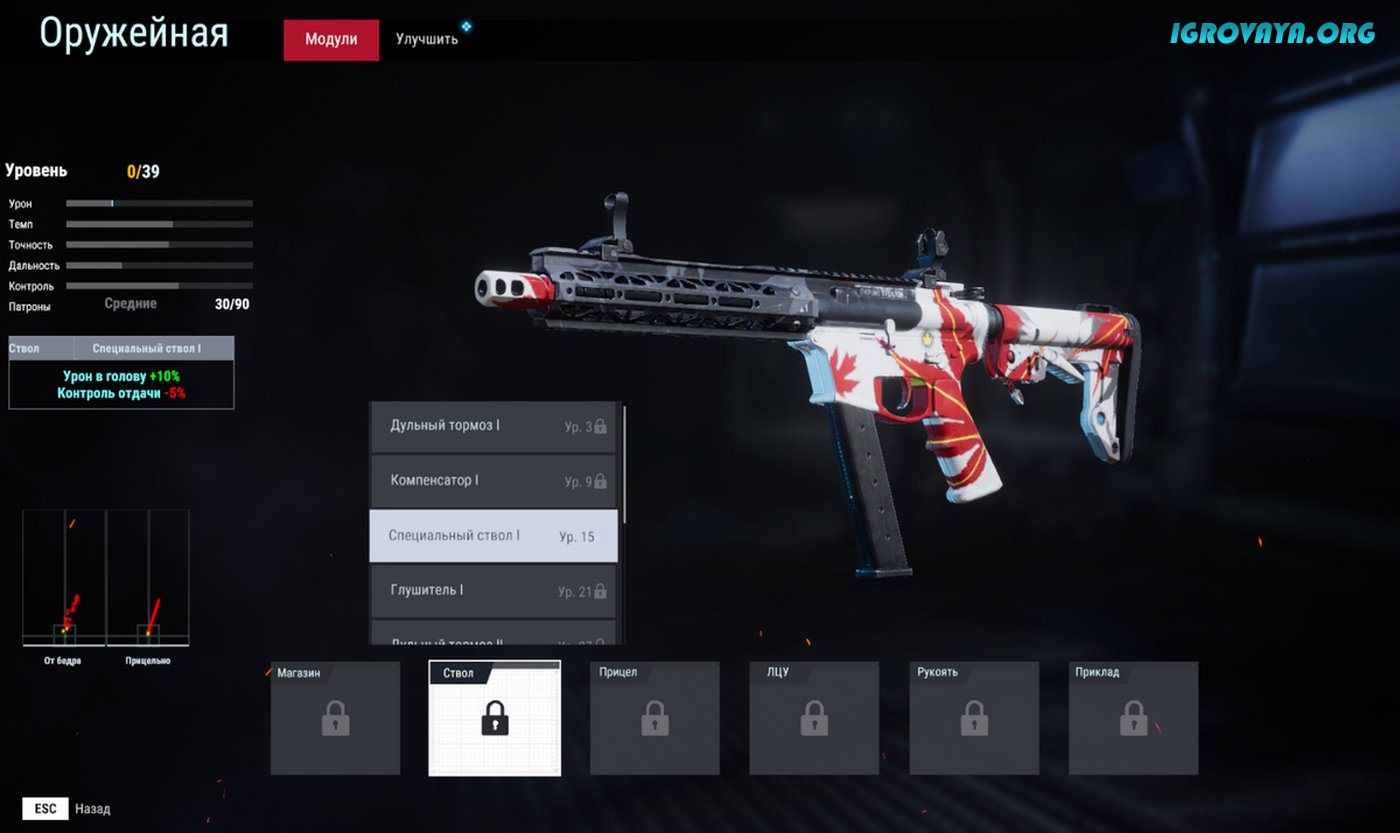Choose the ЛЦУ attachment slot

(x=814, y=718)
